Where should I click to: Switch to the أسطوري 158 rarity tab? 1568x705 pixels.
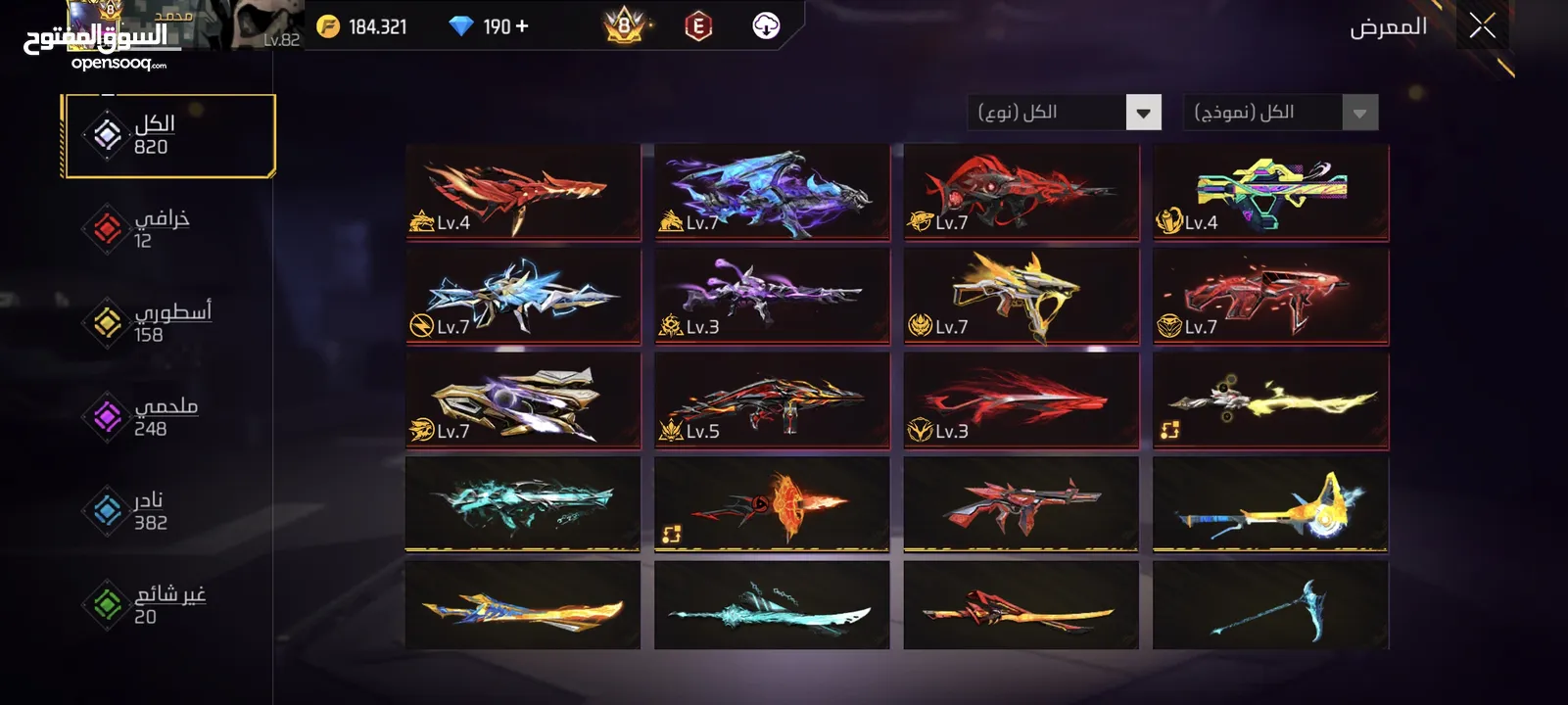pyautogui.click(x=166, y=322)
